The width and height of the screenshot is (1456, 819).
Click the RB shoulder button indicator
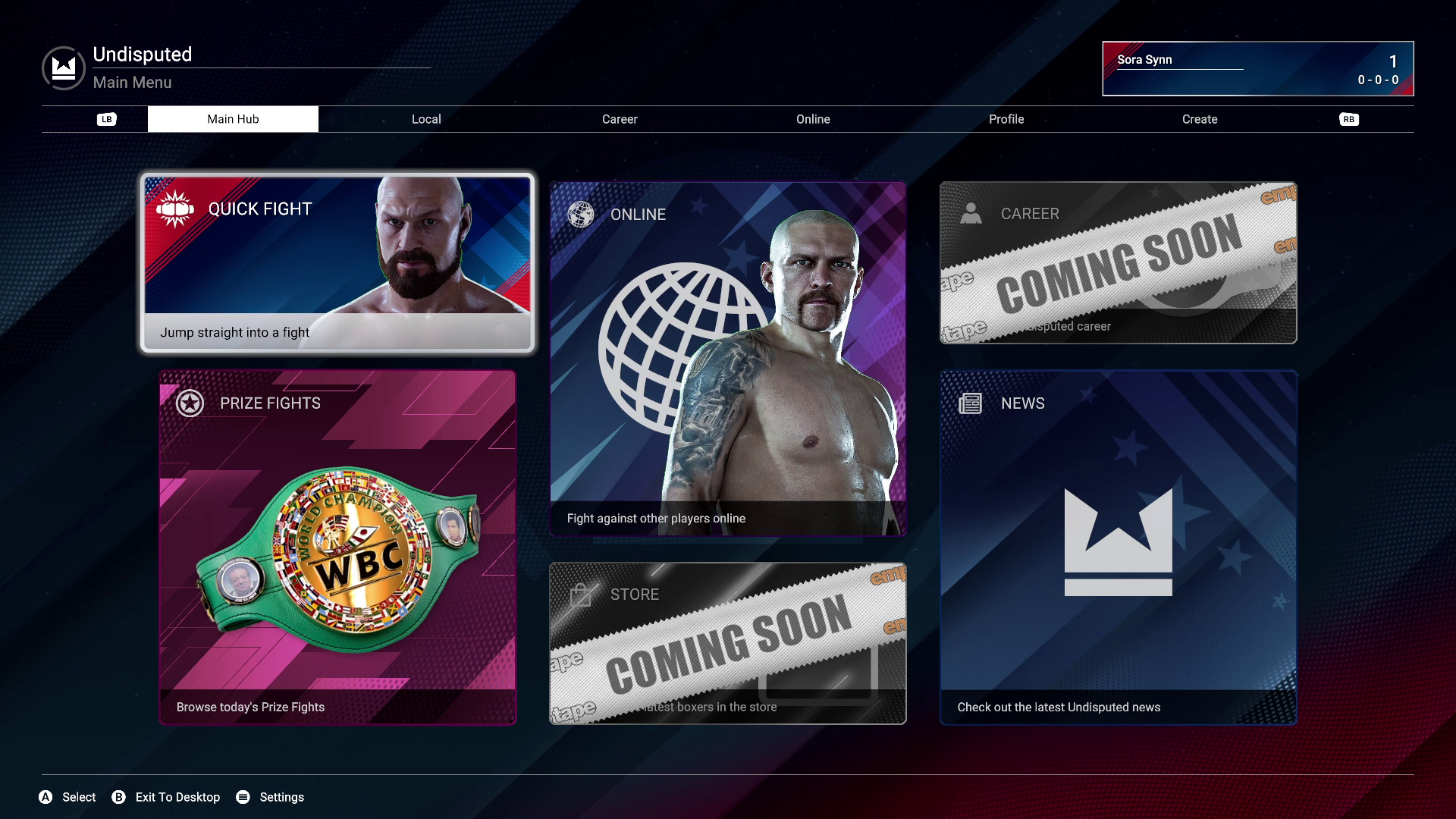1349,119
